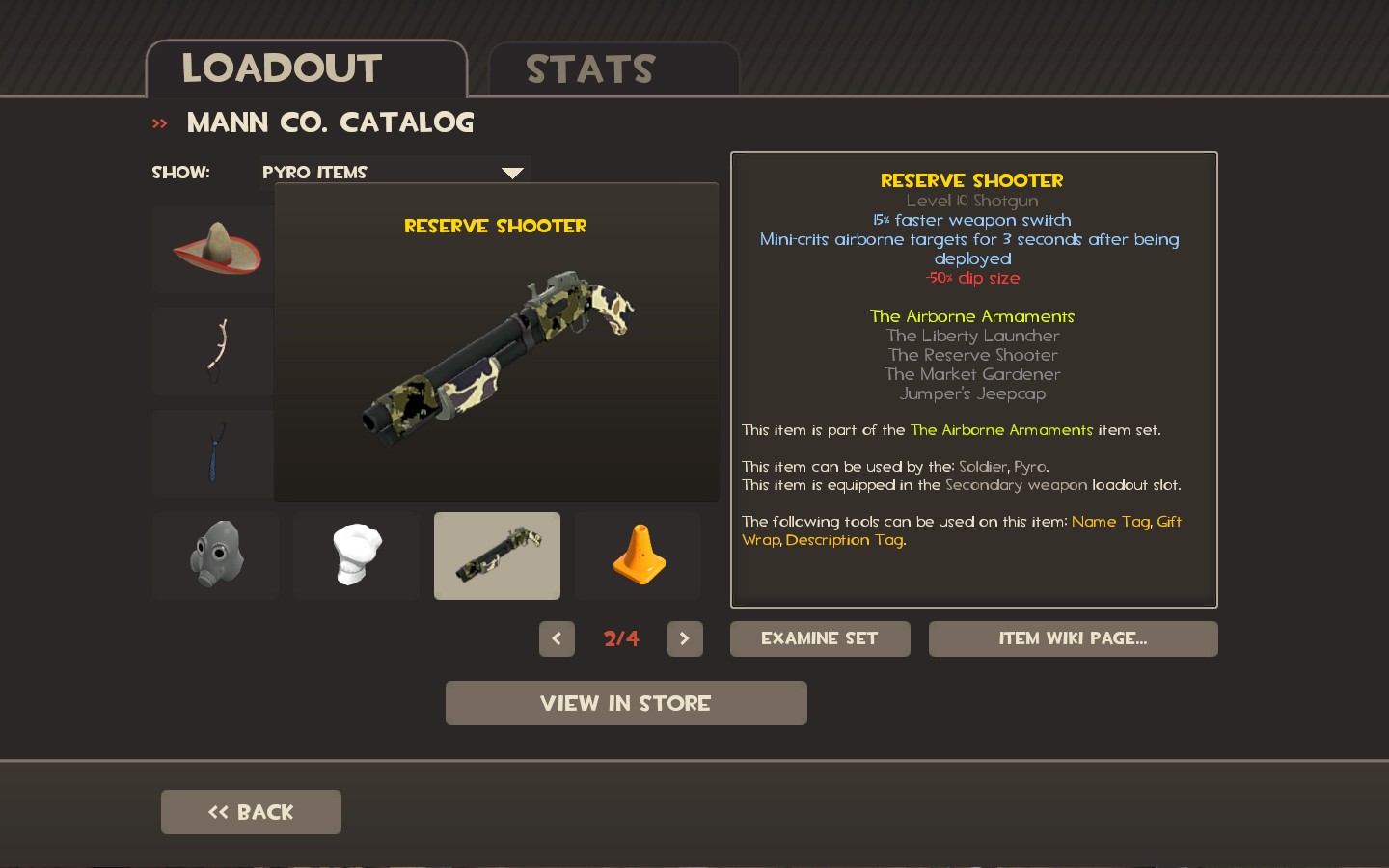Go to the previous catalog page
1389x868 pixels.
557,638
